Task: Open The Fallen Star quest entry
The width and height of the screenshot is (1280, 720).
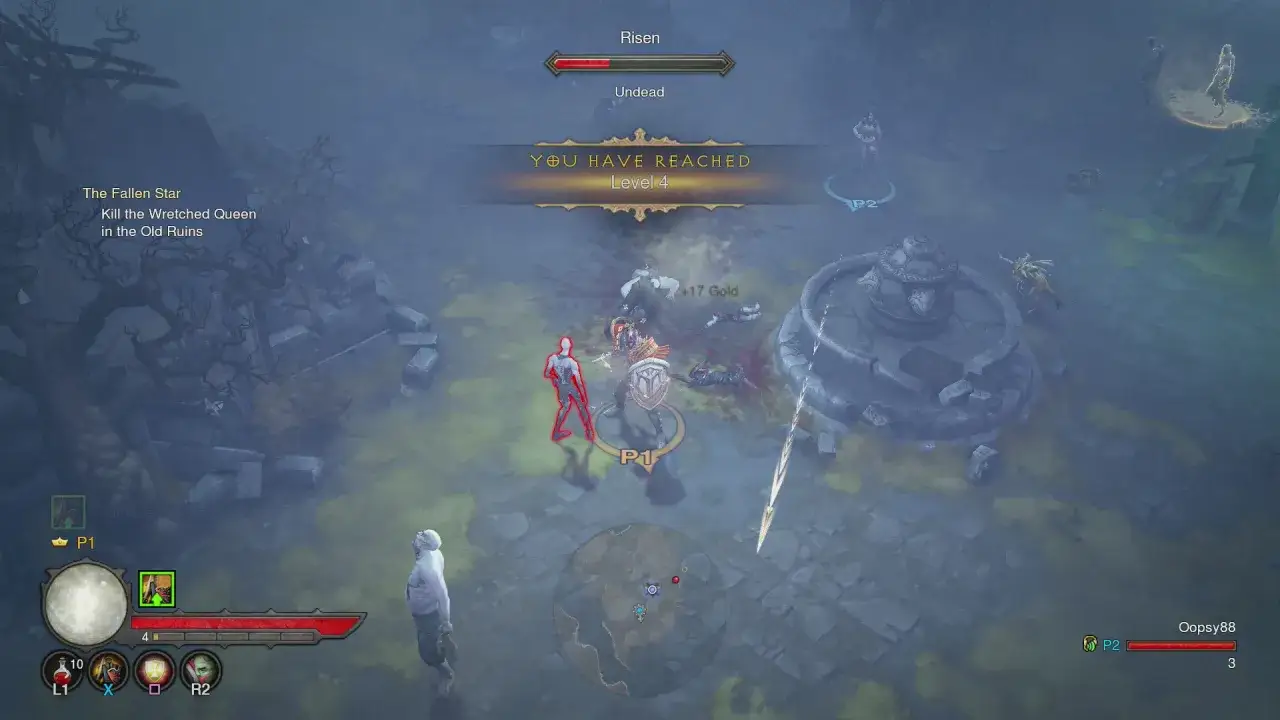Action: (132, 192)
